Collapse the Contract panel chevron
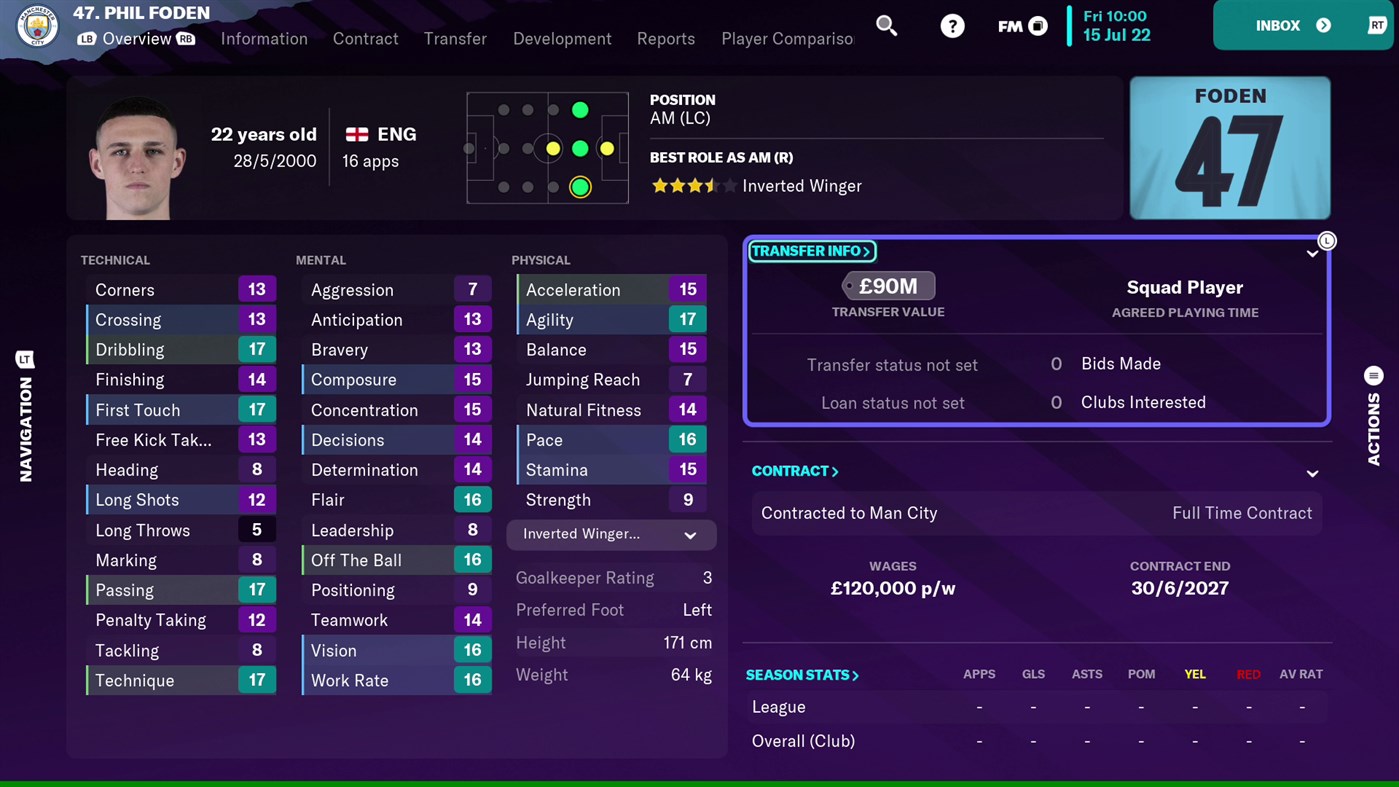The height and width of the screenshot is (787, 1399). 1312,474
